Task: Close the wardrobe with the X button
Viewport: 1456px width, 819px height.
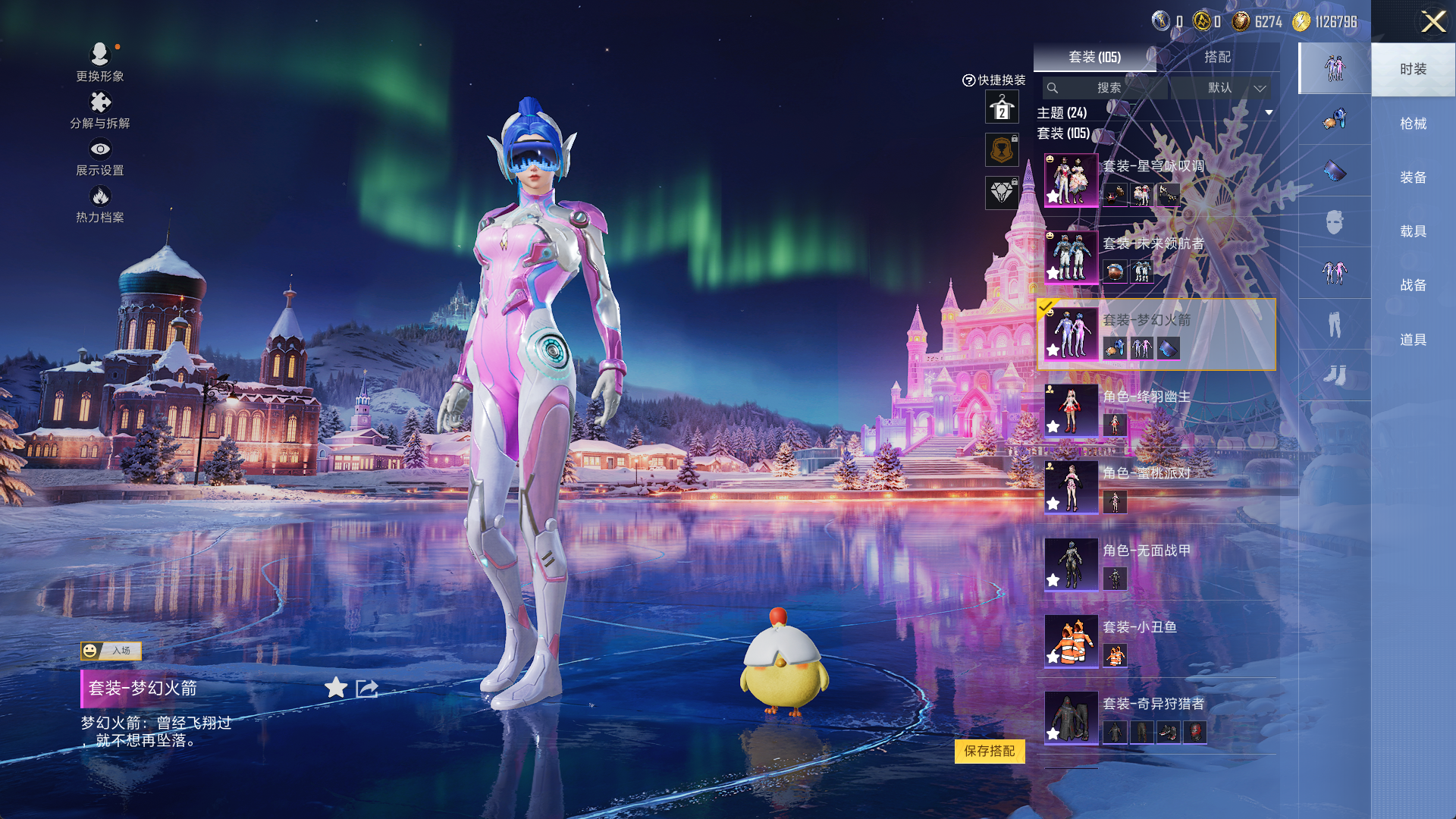Action: [1432, 21]
